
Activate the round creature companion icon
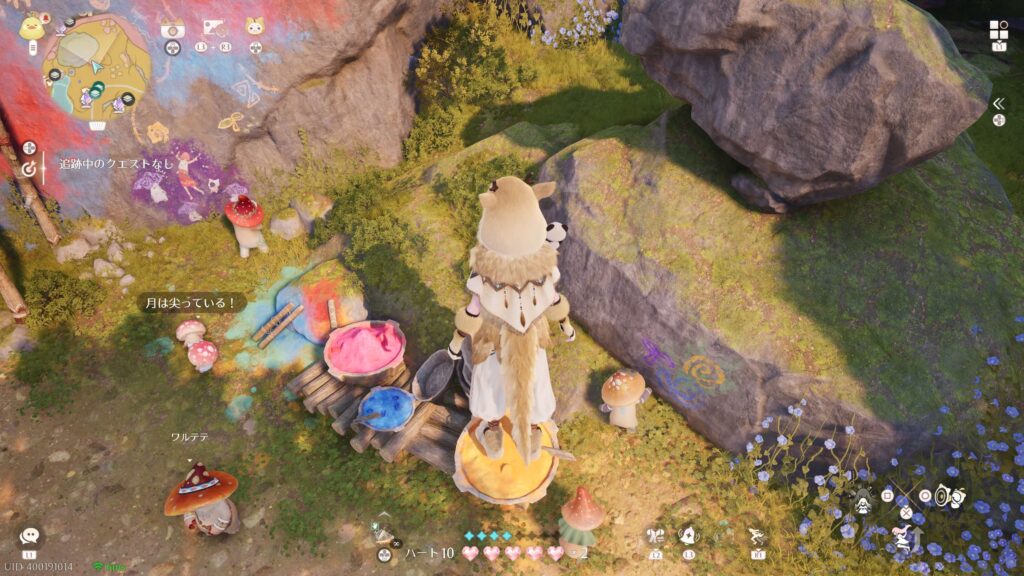pyautogui.click(x=950, y=496)
